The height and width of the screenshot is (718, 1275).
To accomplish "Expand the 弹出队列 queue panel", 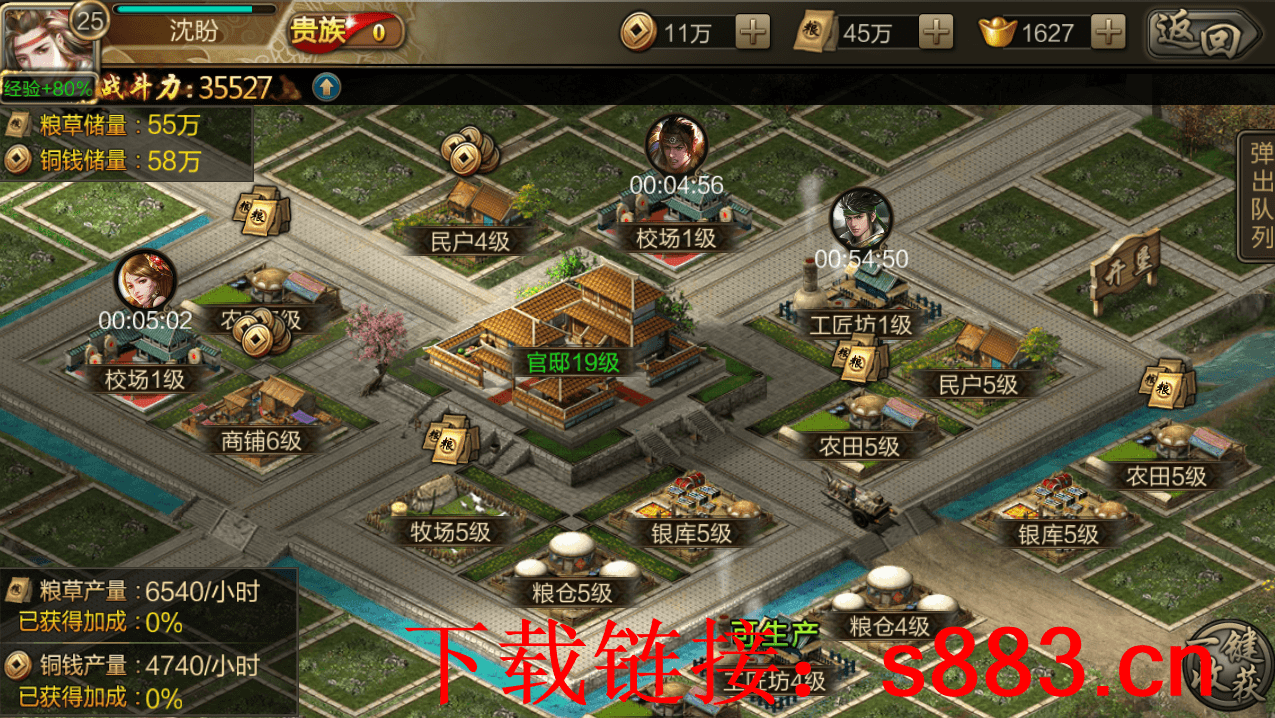I will [x=1260, y=196].
